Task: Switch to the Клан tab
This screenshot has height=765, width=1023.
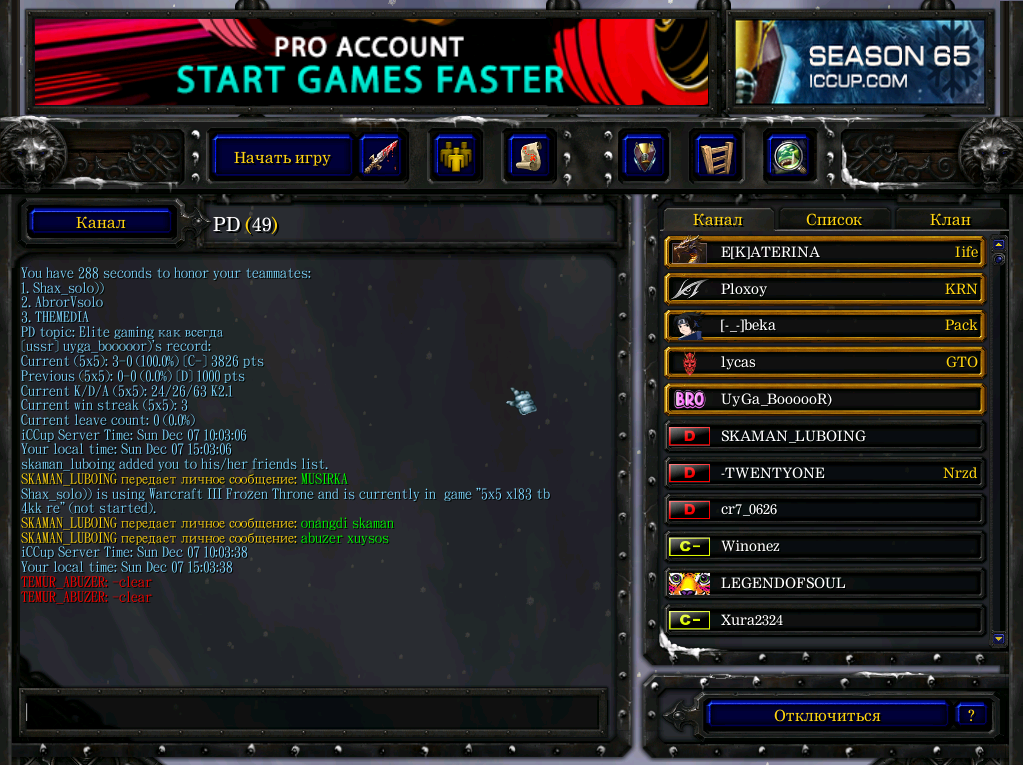Action: click(x=949, y=220)
